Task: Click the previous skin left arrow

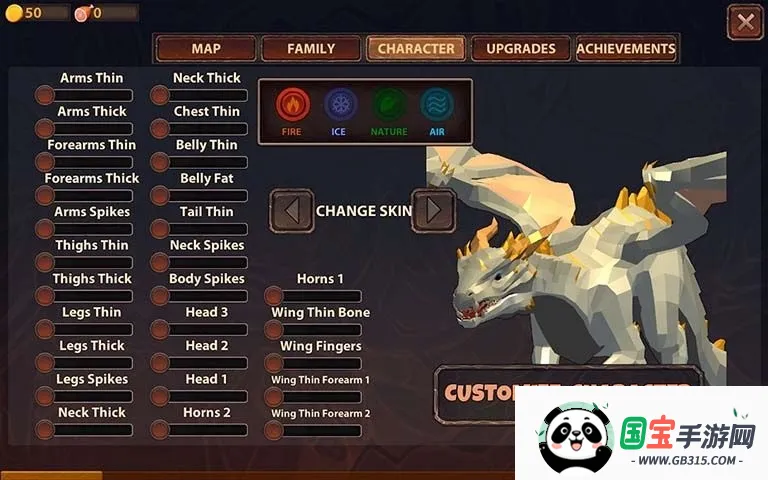Action: [292, 211]
